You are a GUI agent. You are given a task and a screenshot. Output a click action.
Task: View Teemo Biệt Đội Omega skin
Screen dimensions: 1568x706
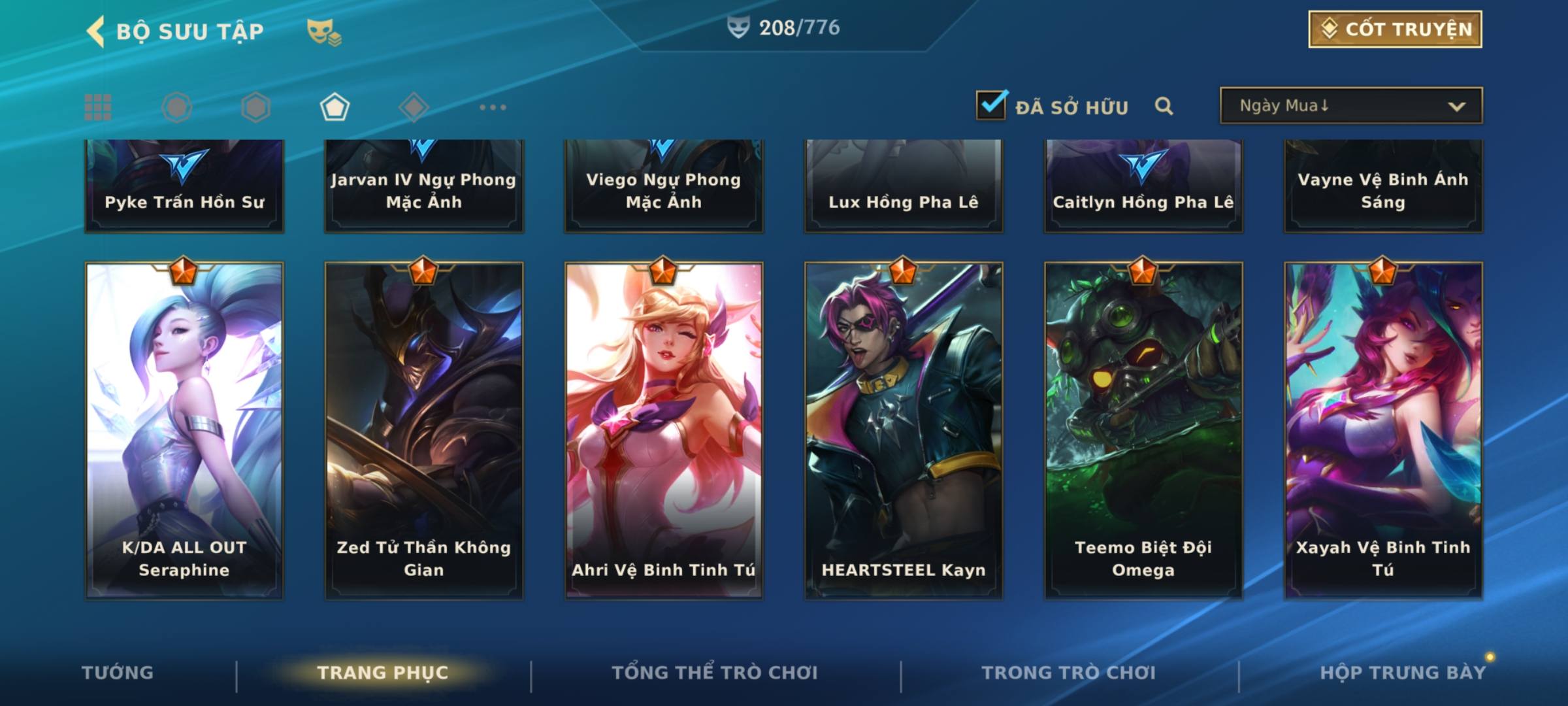coord(1143,431)
